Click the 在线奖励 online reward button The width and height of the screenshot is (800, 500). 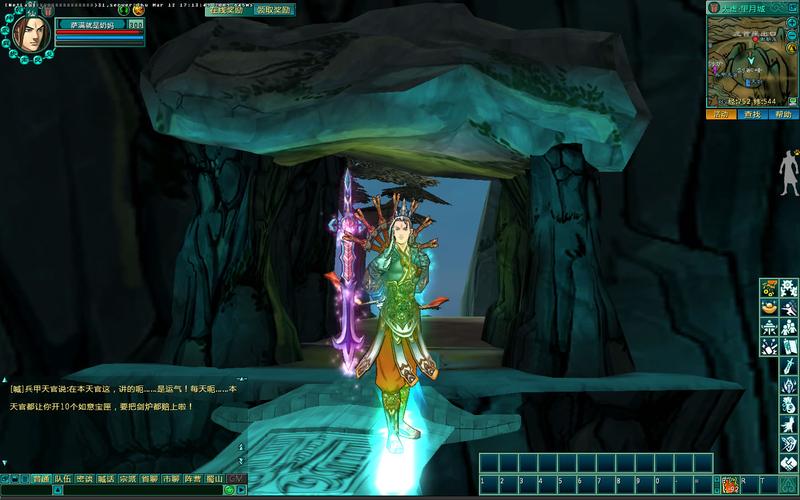click(x=226, y=10)
